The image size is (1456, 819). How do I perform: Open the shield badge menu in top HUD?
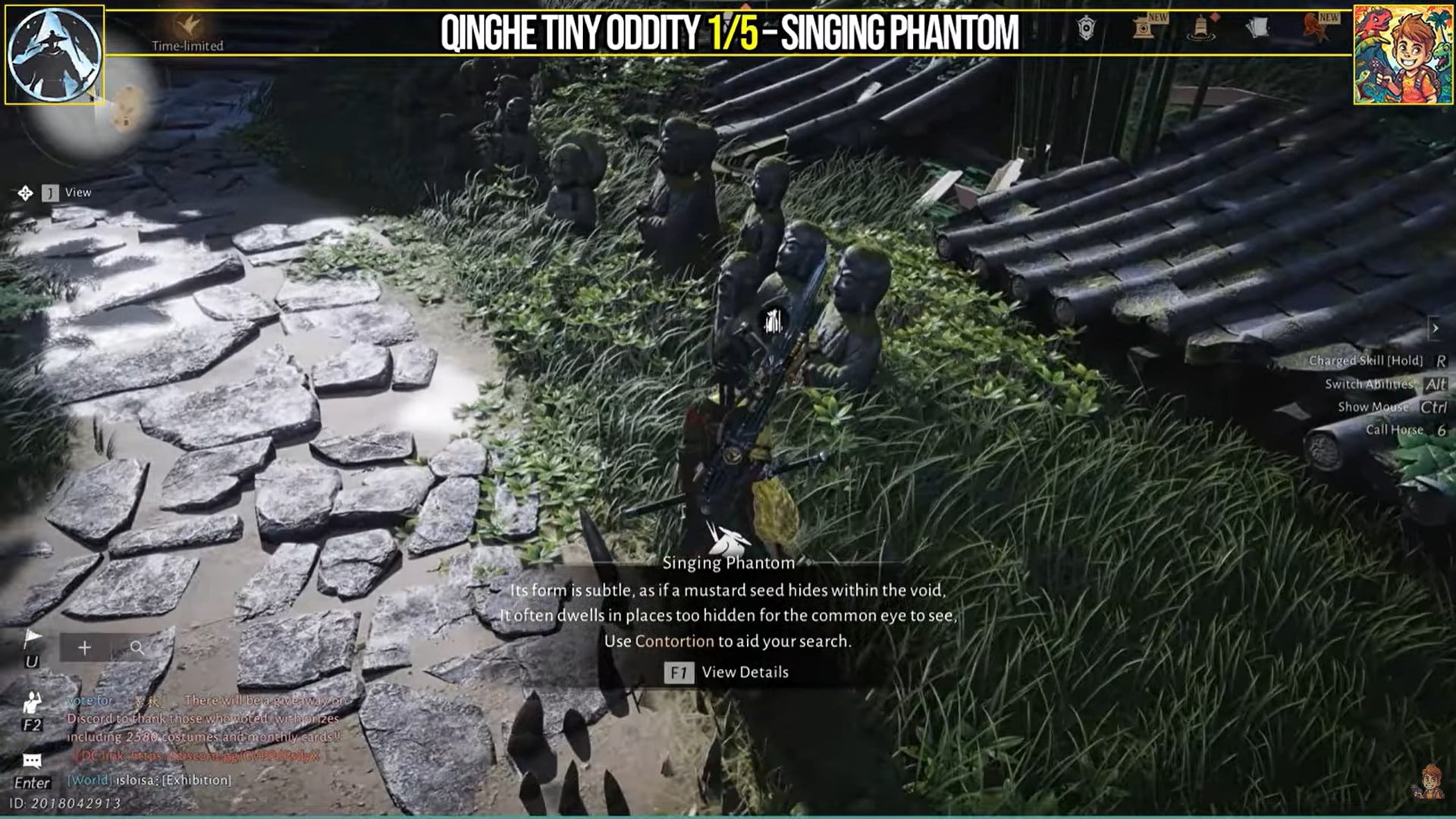(x=1086, y=27)
